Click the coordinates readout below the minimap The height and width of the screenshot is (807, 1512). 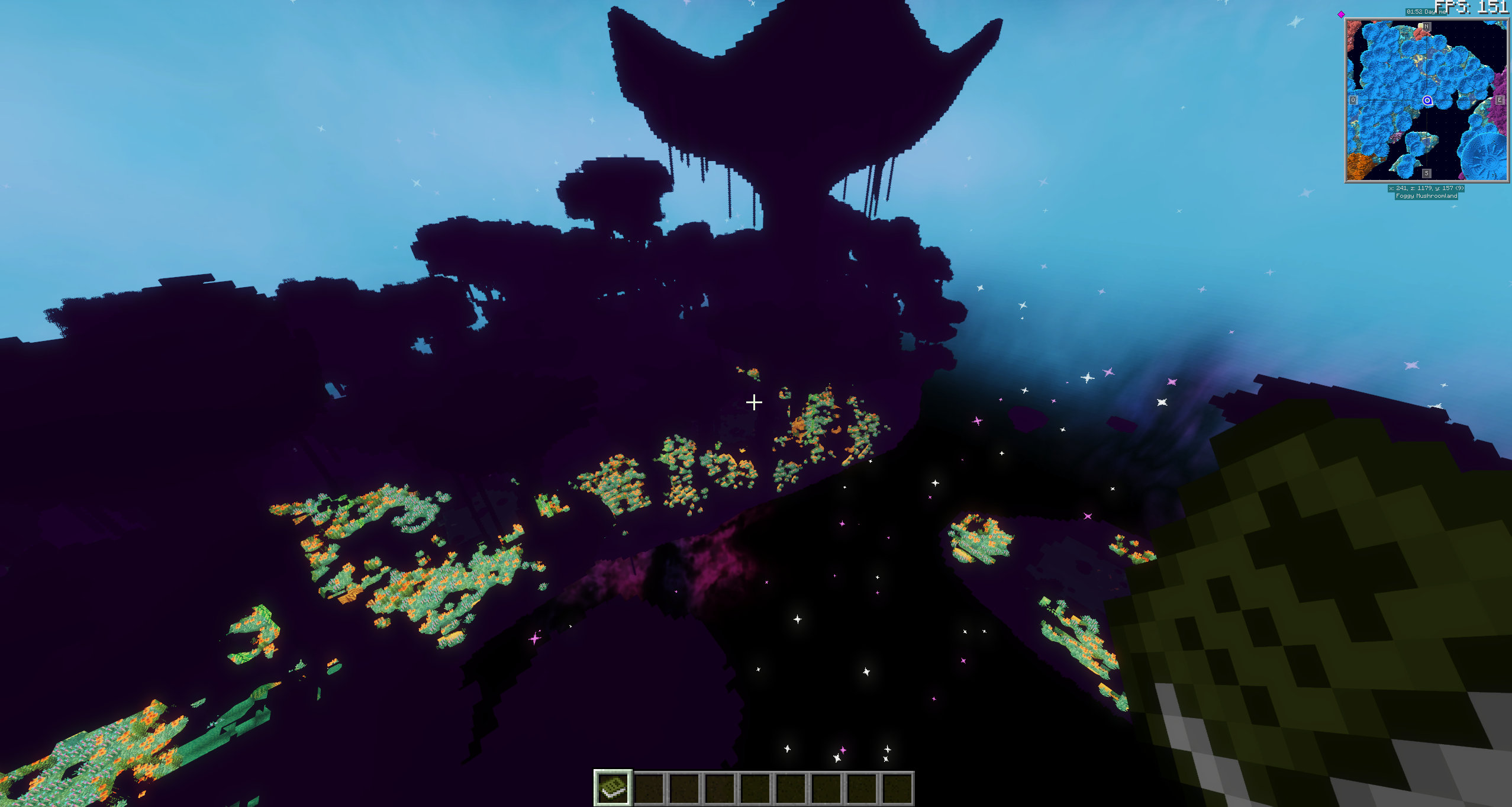[x=1426, y=188]
